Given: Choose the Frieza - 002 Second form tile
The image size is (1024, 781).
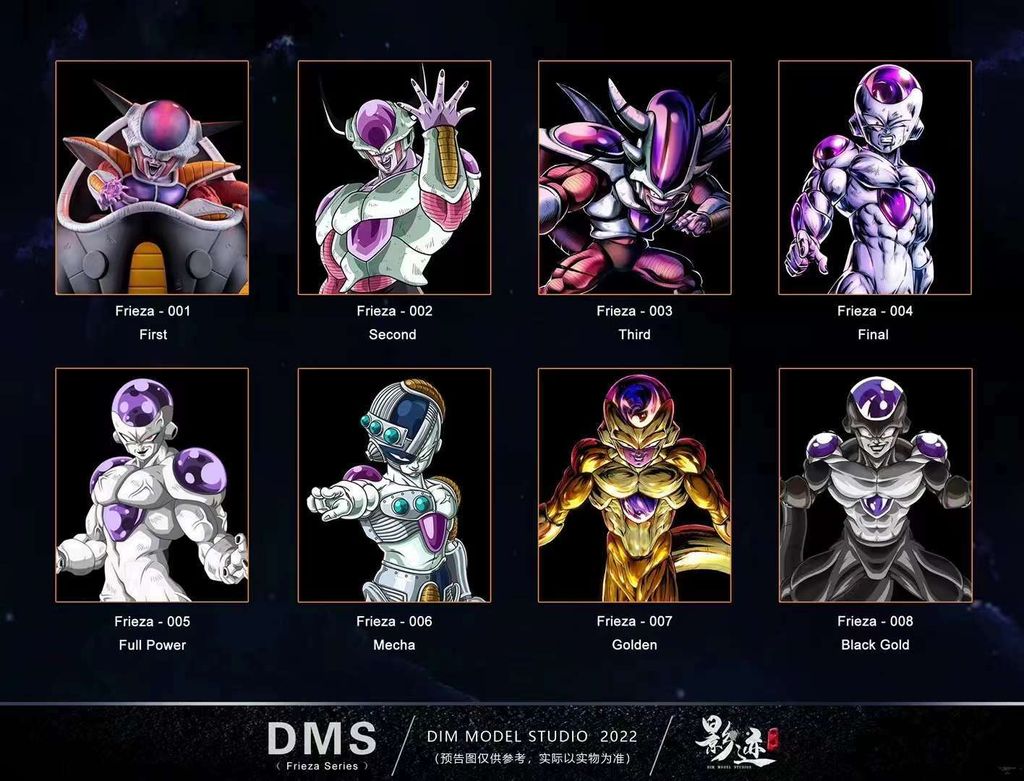Looking at the screenshot, I should (x=394, y=178).
